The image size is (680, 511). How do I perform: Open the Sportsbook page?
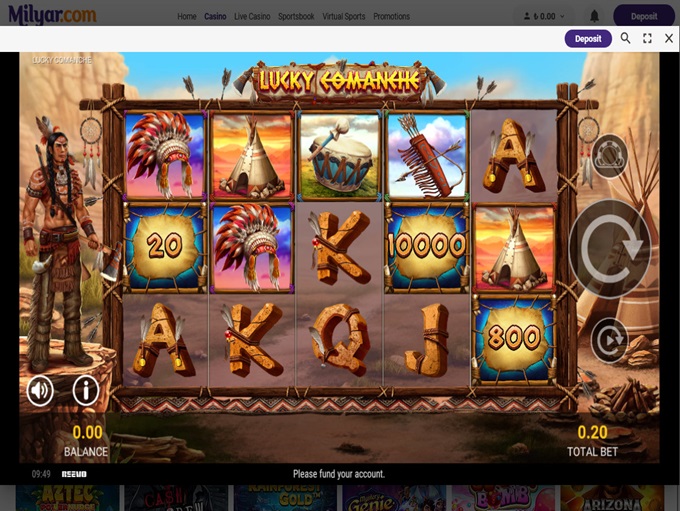click(x=296, y=17)
